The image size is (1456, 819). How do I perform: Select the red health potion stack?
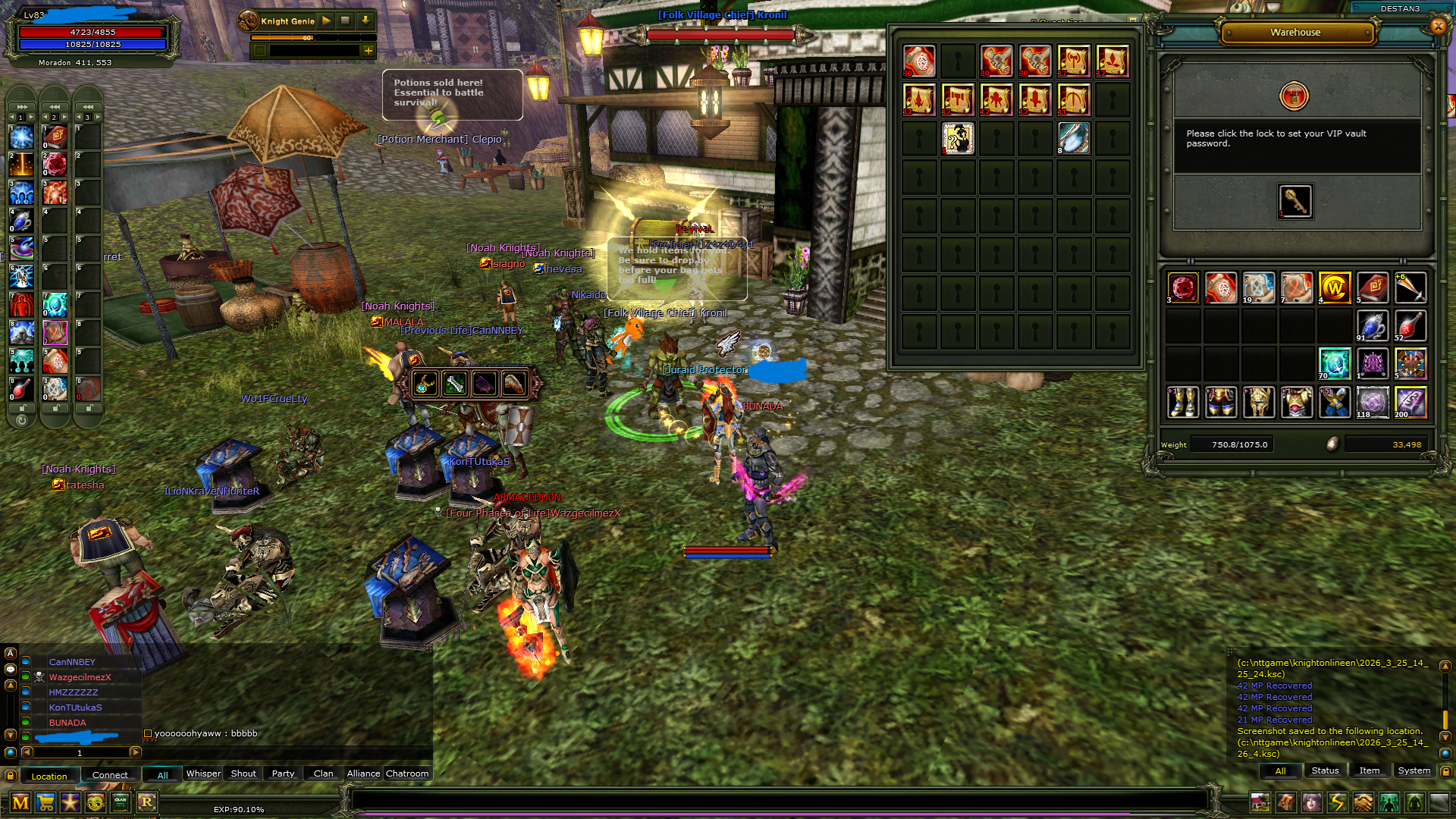[1410, 326]
